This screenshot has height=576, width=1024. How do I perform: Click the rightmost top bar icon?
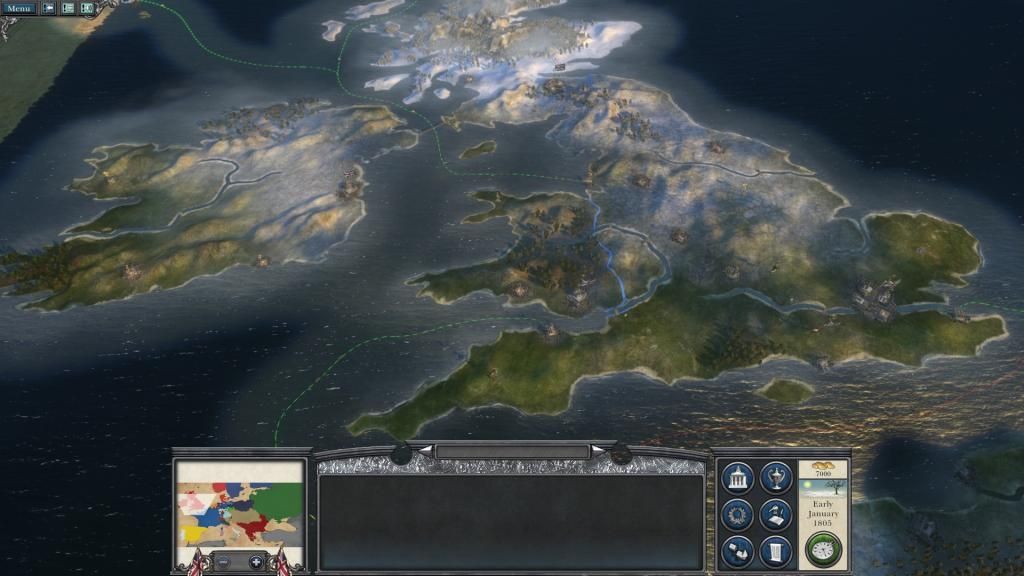click(87, 8)
